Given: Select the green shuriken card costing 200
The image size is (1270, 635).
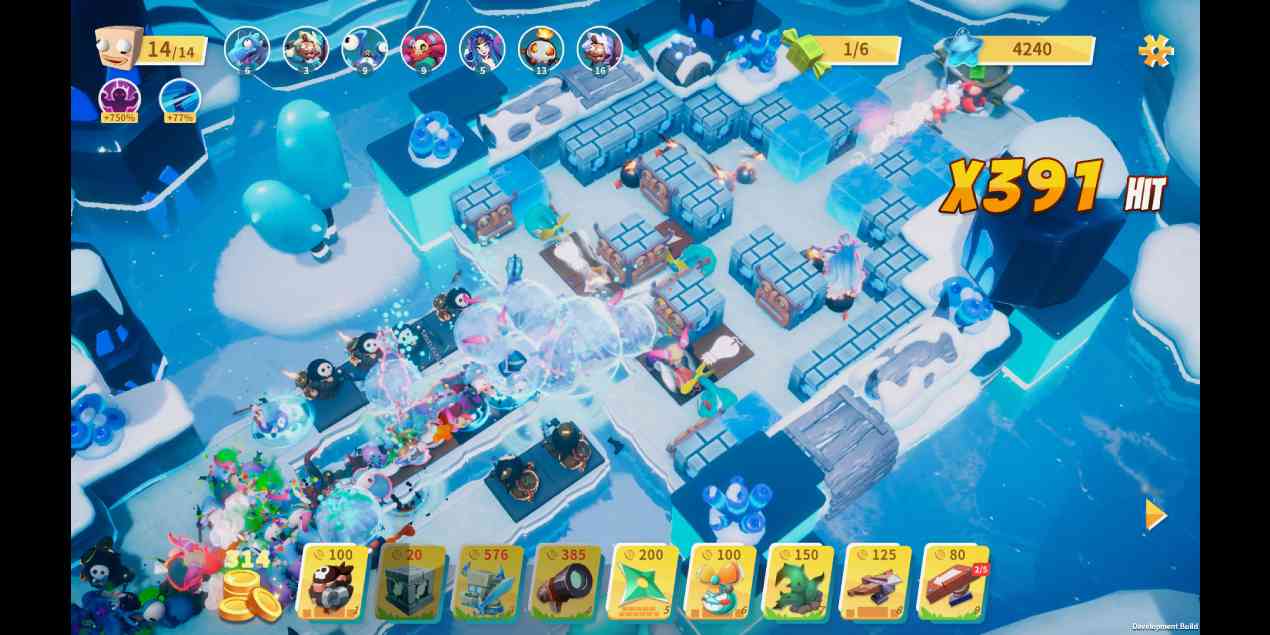Looking at the screenshot, I should (645, 581).
